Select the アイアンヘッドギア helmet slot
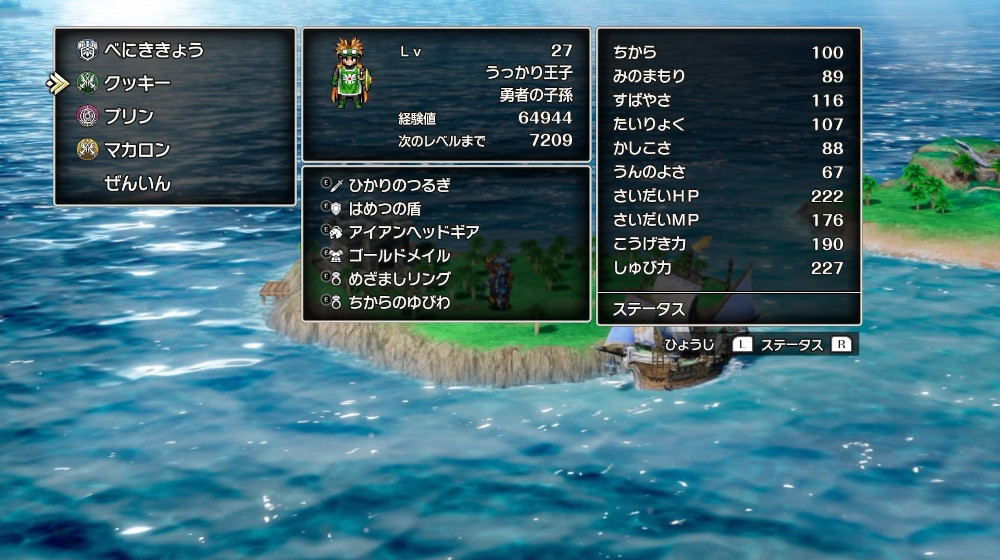Viewport: 1000px width, 560px height. (413, 231)
